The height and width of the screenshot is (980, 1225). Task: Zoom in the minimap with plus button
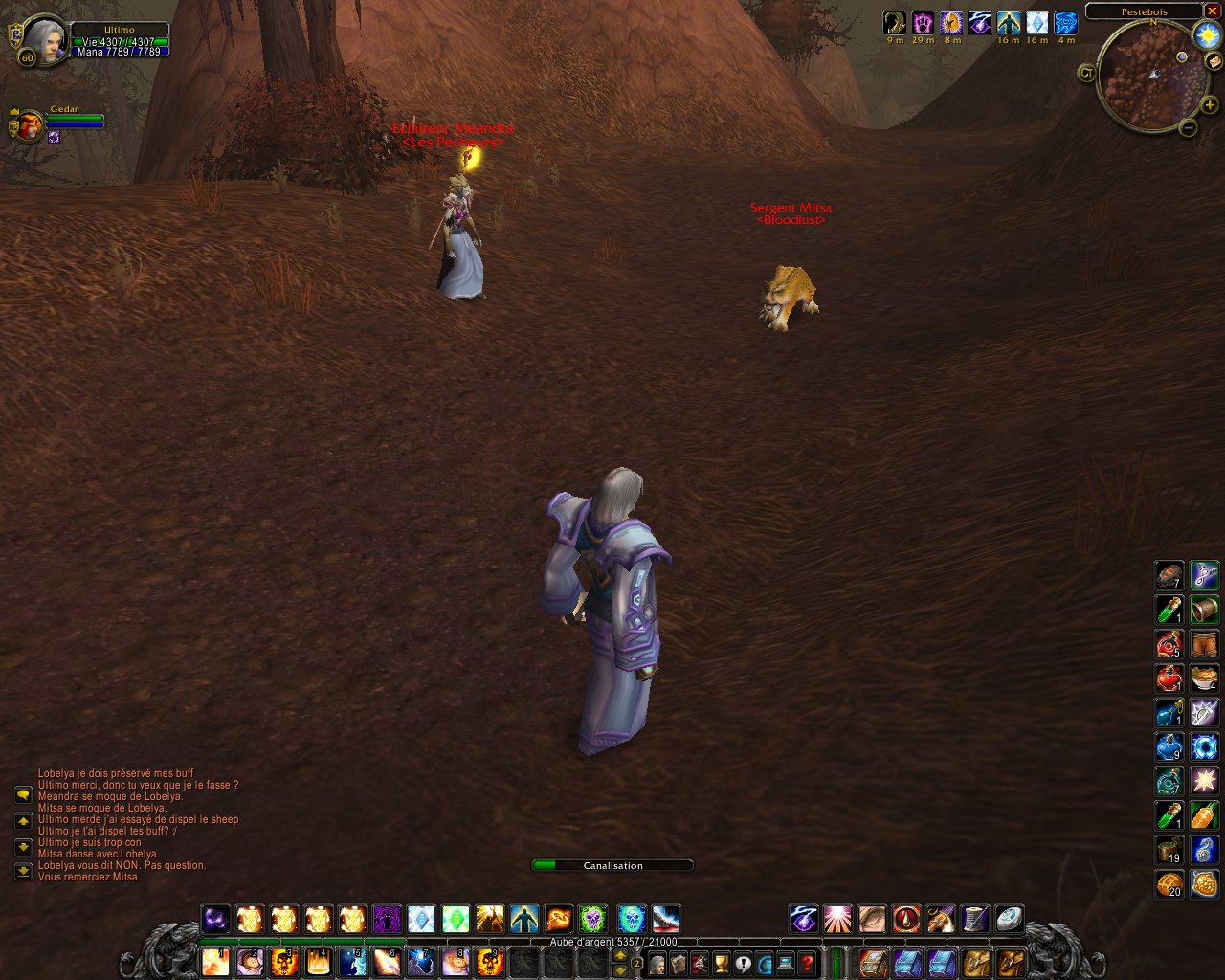pyautogui.click(x=1210, y=105)
